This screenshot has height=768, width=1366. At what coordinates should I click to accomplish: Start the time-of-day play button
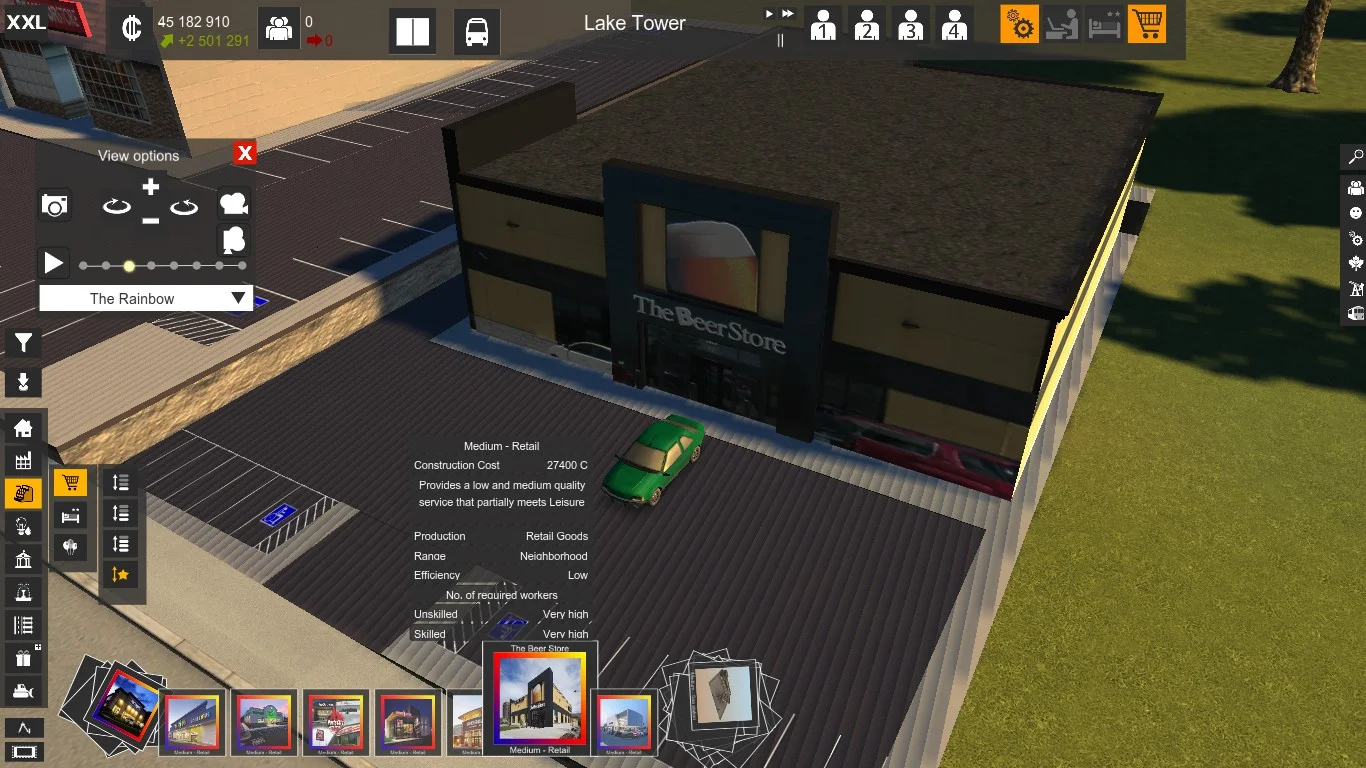(x=54, y=264)
